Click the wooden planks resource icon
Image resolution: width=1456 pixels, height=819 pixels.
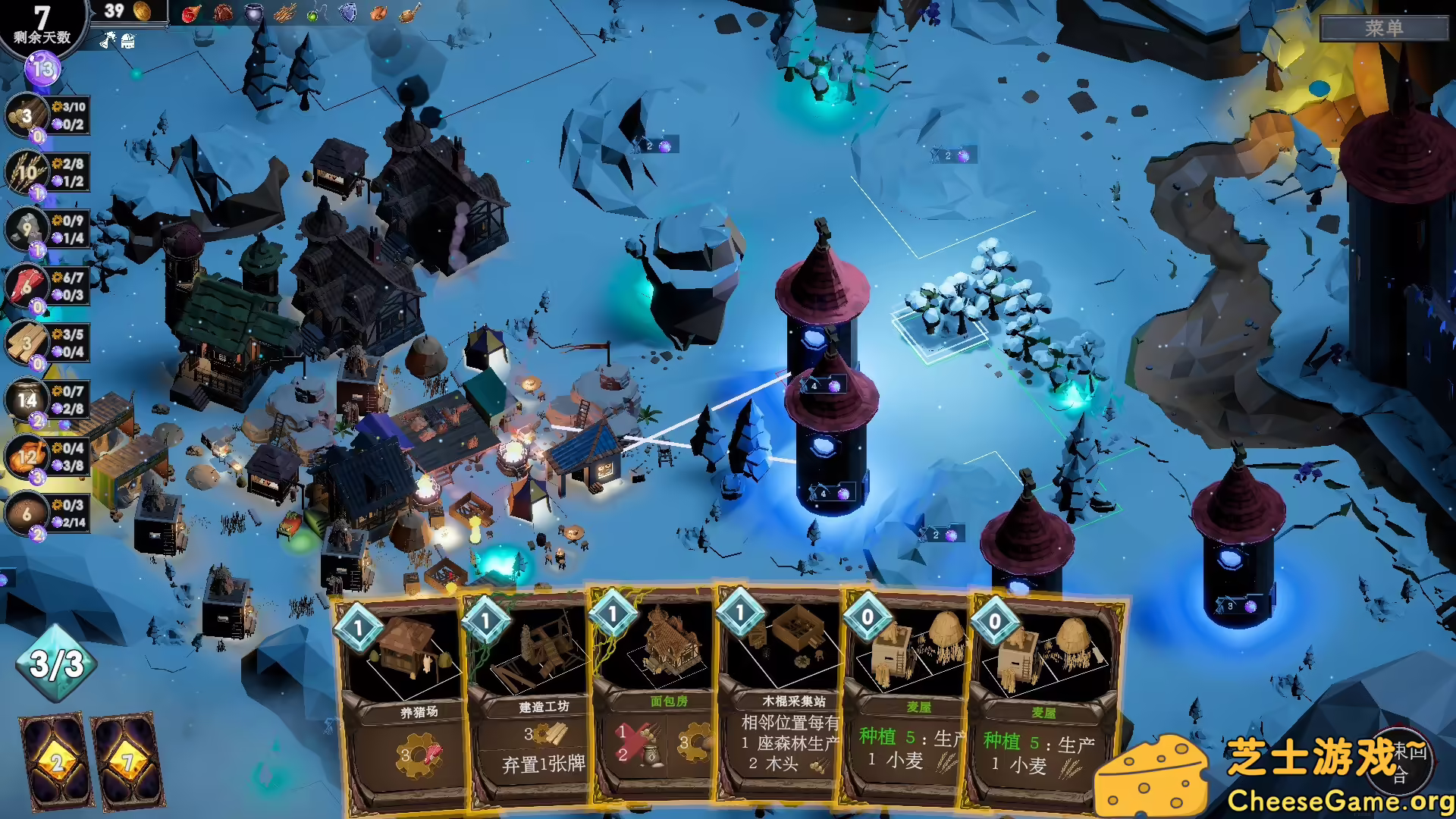point(27,343)
